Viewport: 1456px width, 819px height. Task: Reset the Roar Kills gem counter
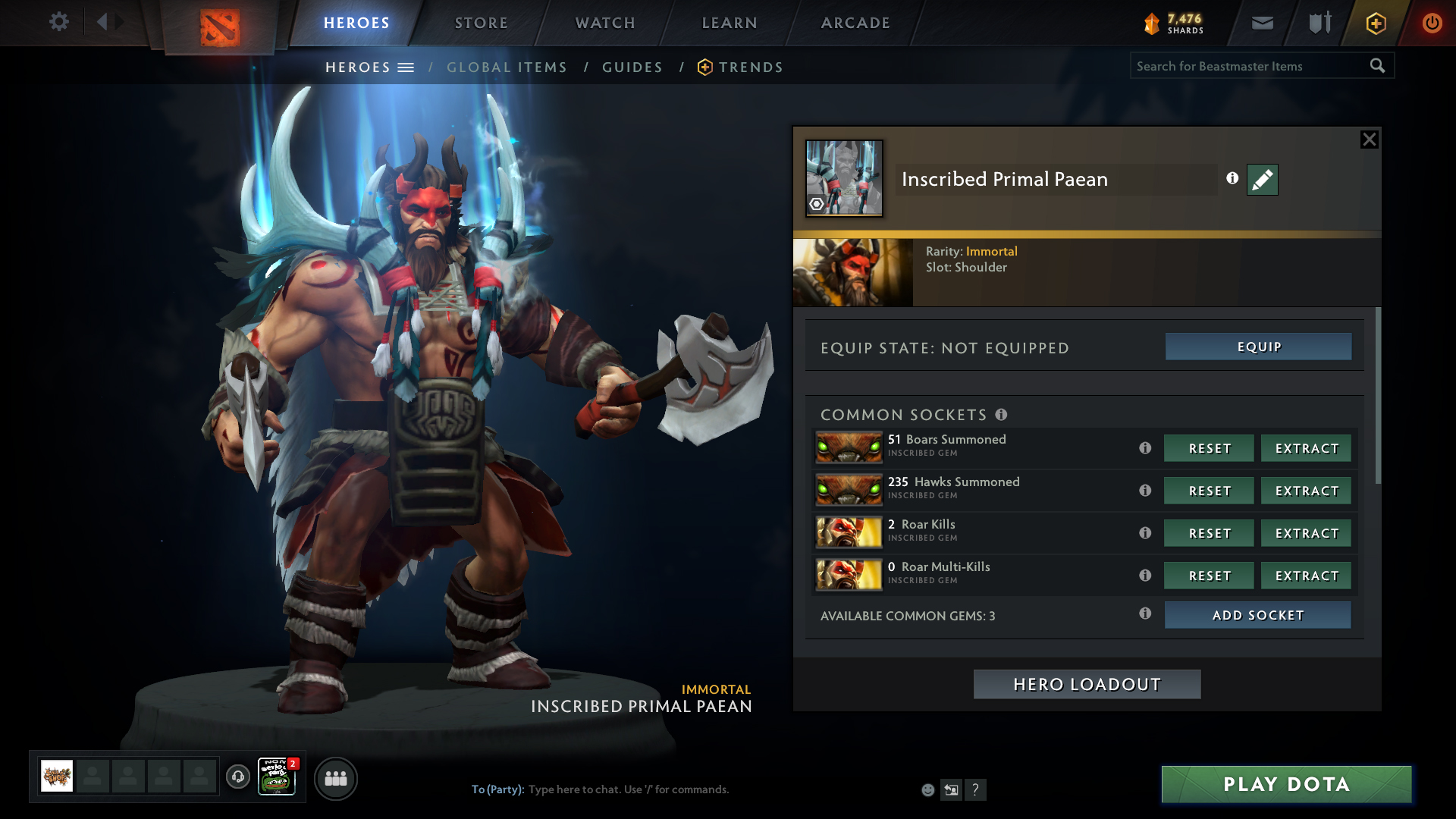tap(1209, 533)
